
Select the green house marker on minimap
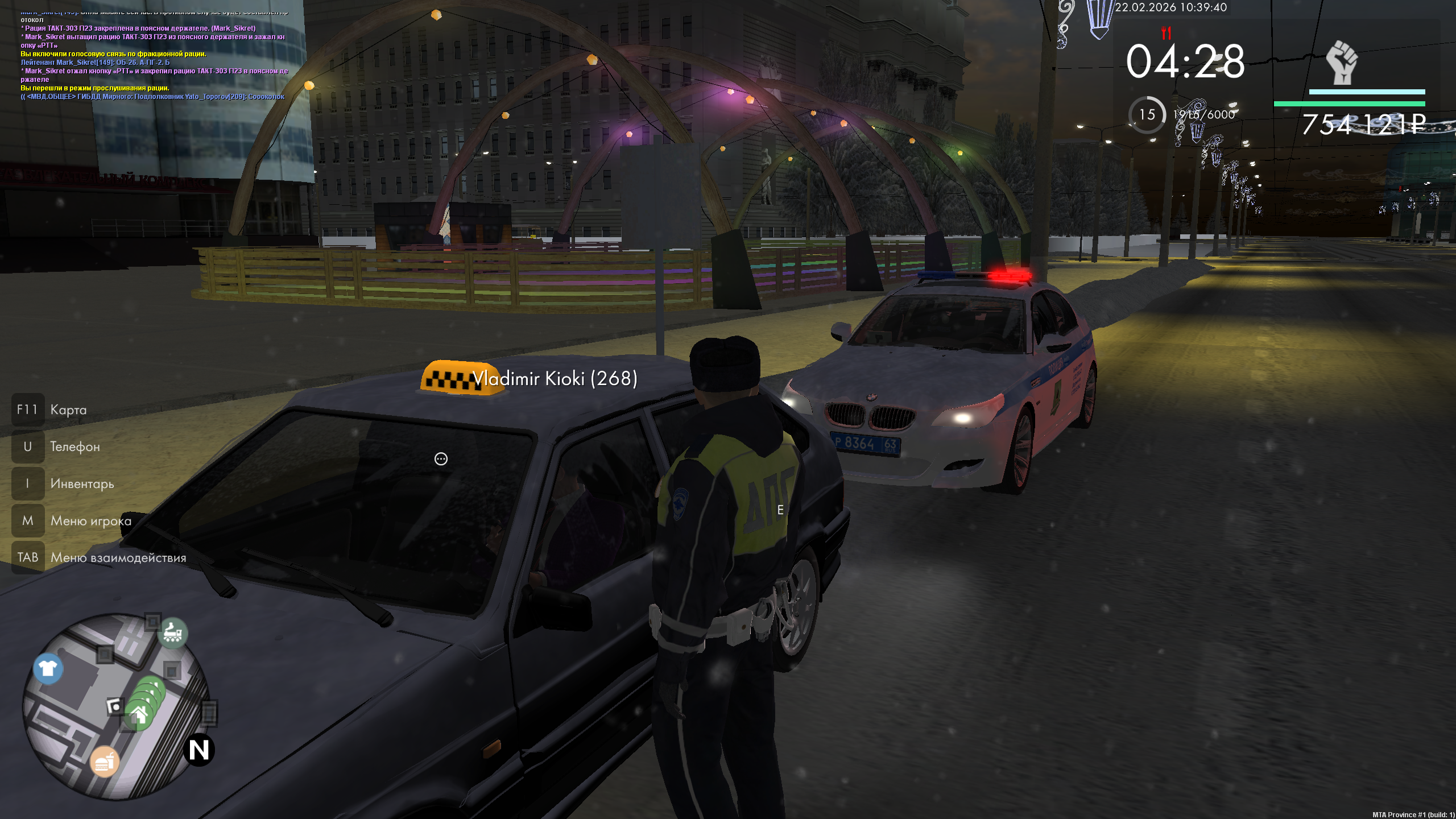(x=138, y=715)
